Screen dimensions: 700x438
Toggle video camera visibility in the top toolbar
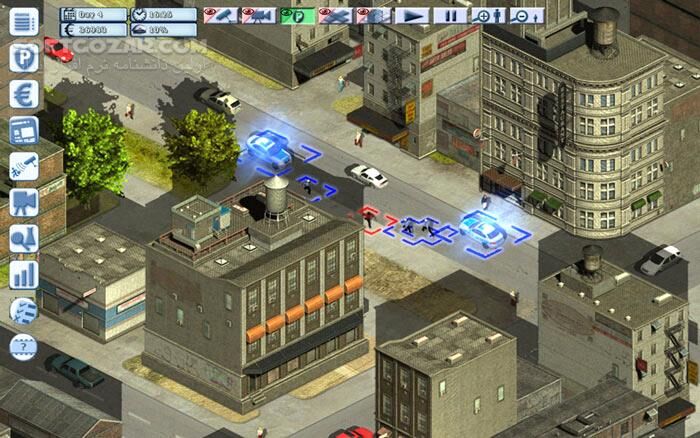tap(259, 16)
